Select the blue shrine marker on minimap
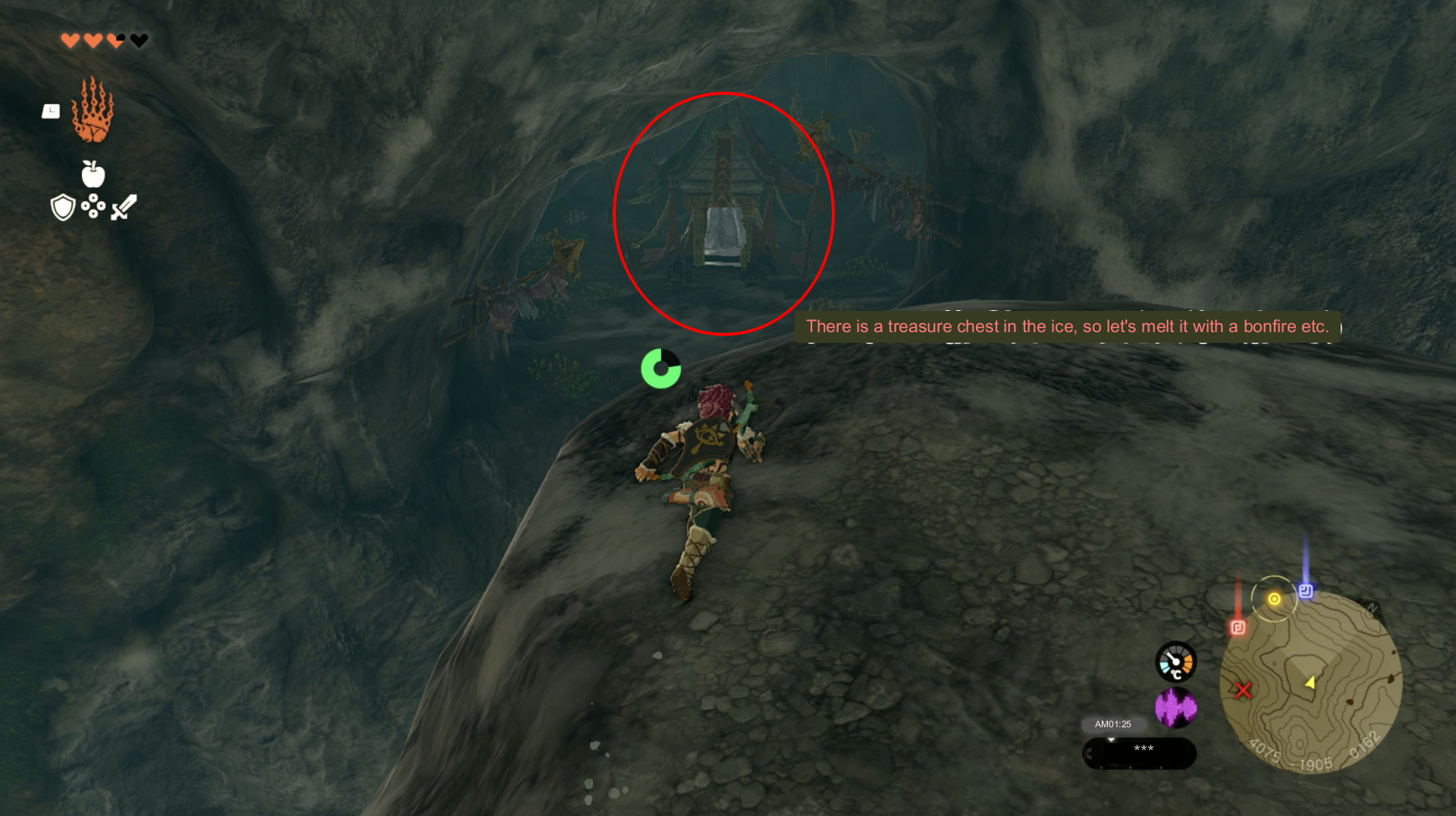 [1306, 591]
